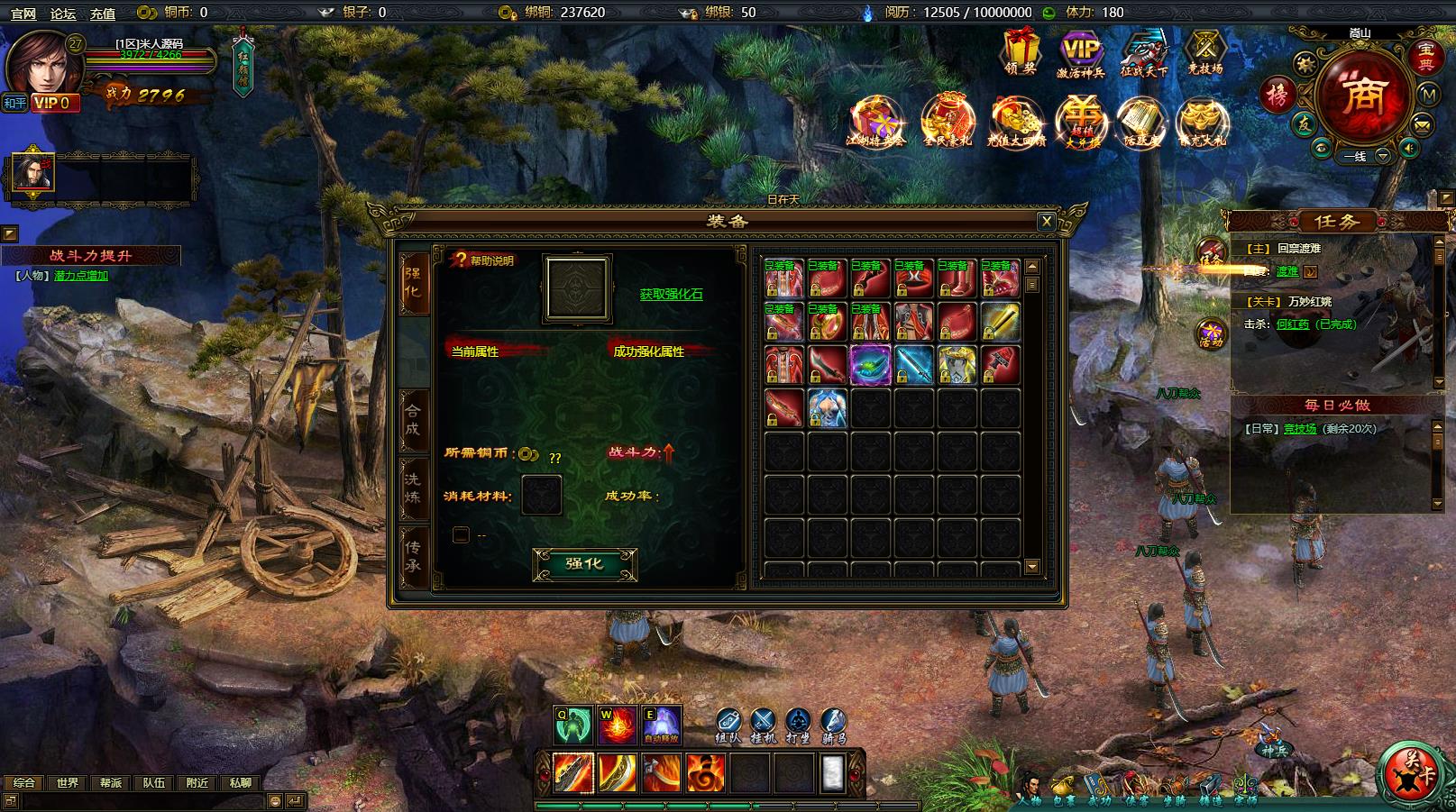Open 帮助说明 help instructions
The image size is (1456, 812).
484,260
